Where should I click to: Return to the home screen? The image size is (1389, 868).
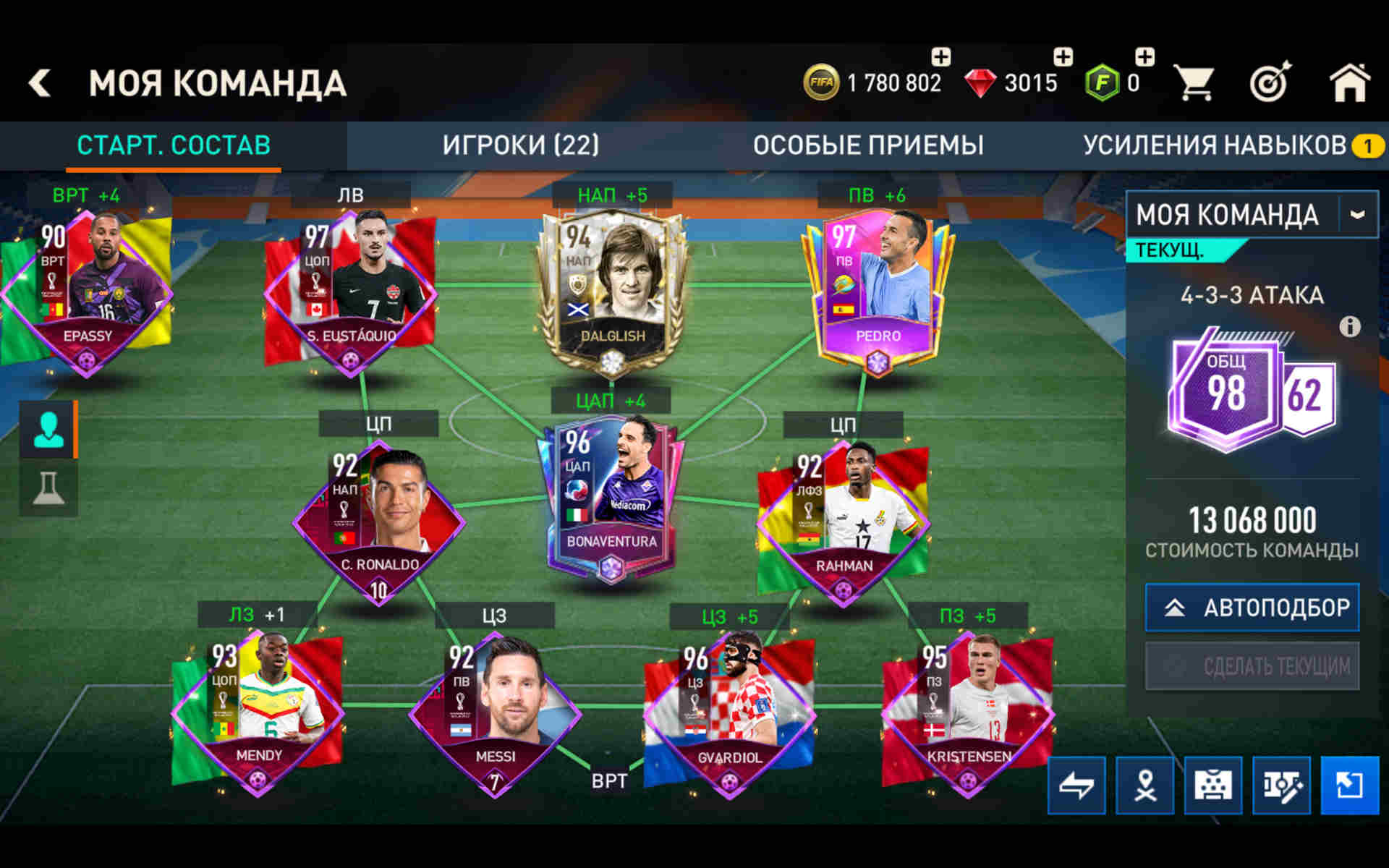(1349, 83)
